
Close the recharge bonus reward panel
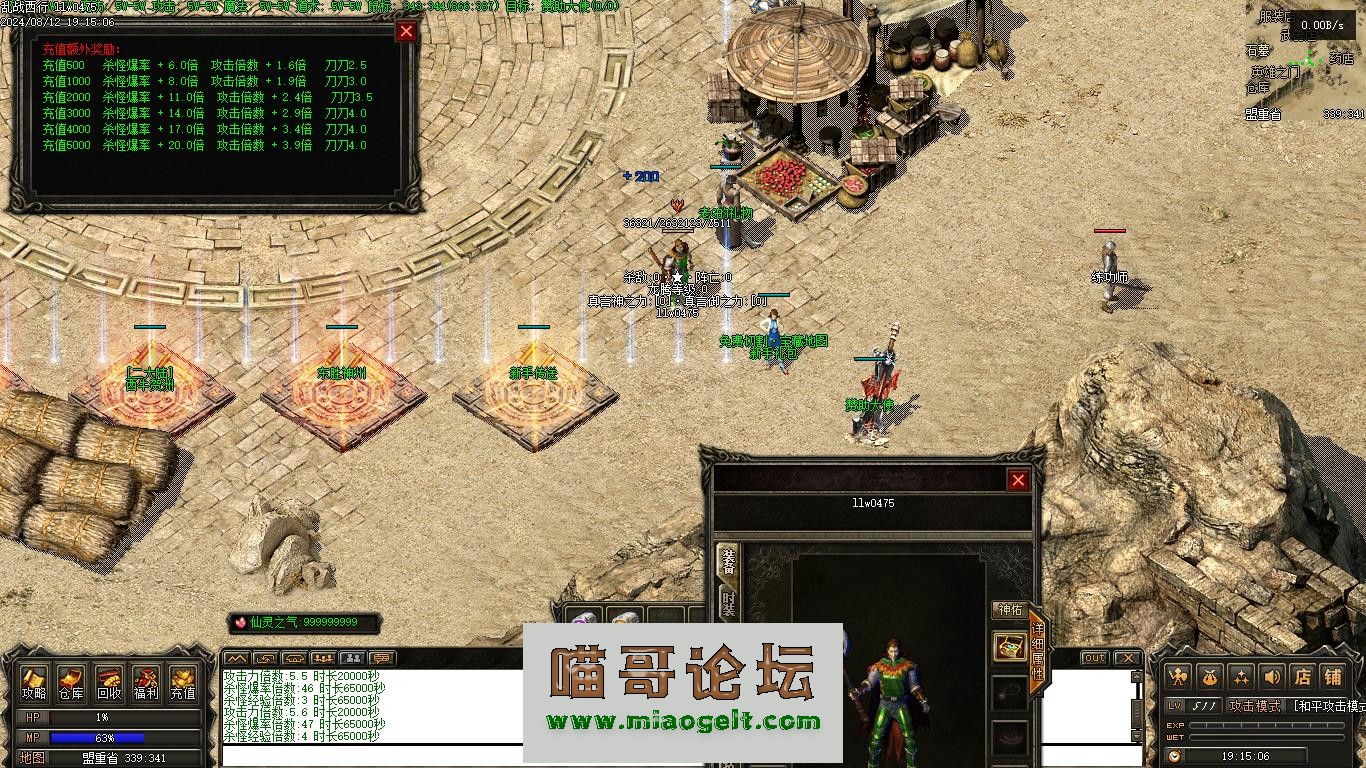point(406,31)
